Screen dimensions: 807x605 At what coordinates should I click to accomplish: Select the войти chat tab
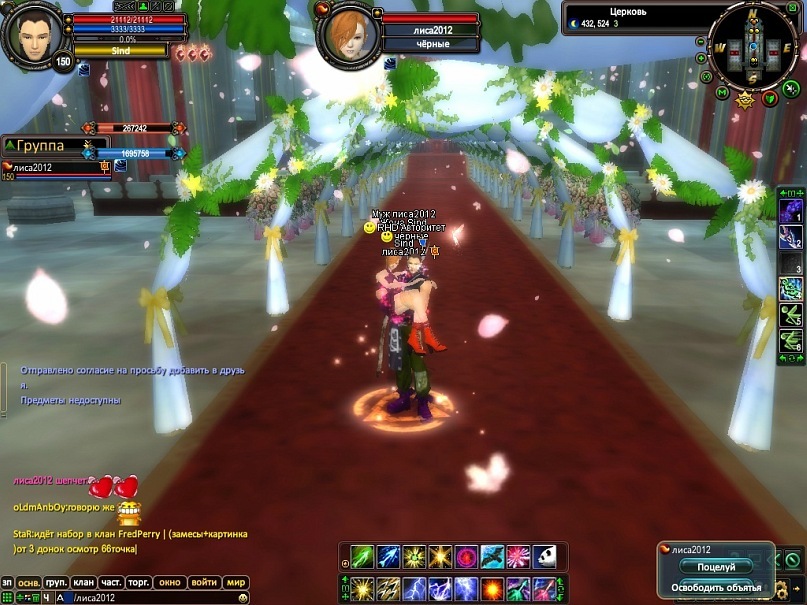point(204,582)
